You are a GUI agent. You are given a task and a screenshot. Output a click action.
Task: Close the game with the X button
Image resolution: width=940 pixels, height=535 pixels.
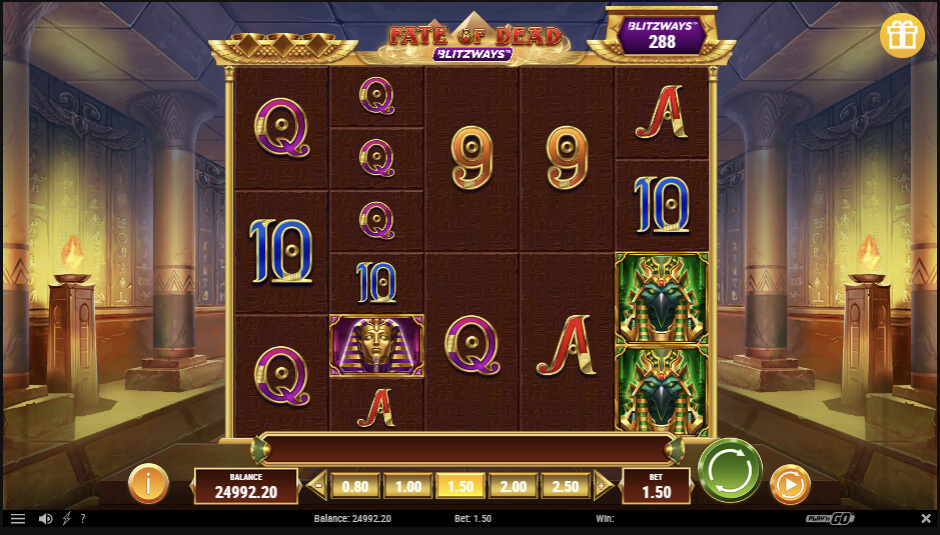coord(925,519)
